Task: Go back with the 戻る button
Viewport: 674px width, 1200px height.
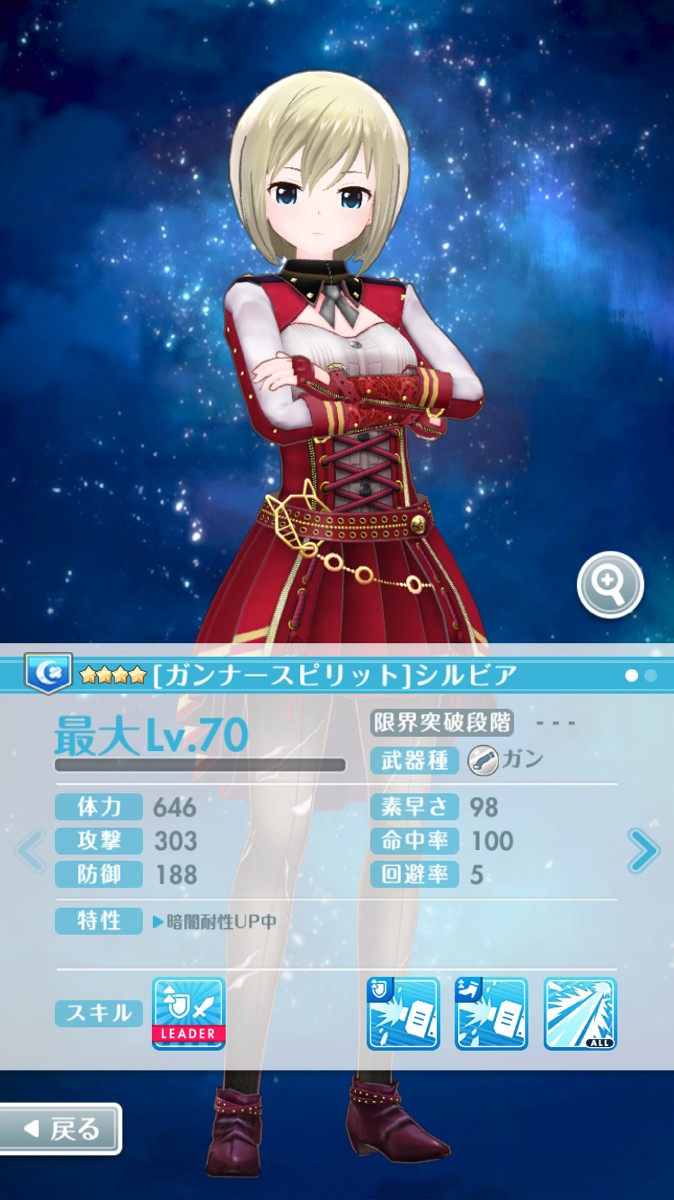Action: coord(61,1129)
